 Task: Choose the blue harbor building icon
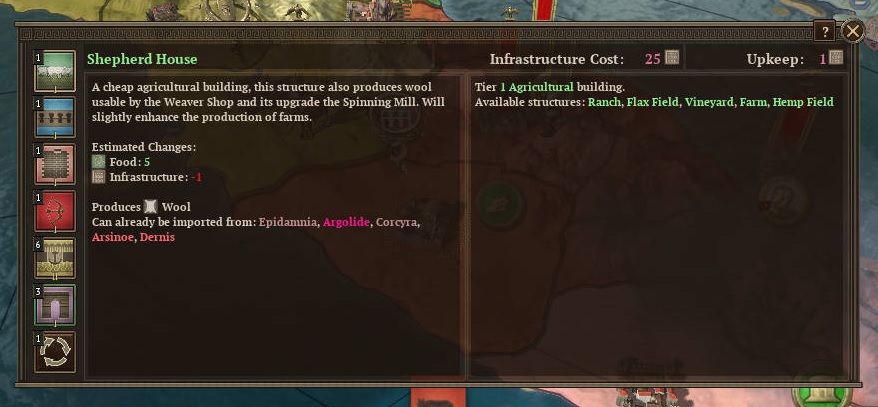pyautogui.click(x=55, y=119)
